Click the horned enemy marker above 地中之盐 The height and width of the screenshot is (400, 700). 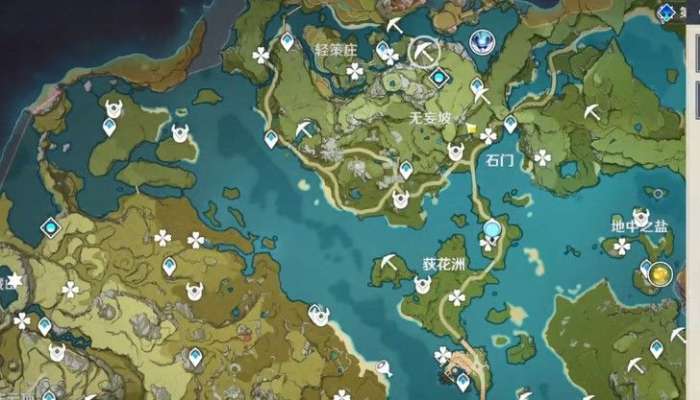tap(641, 216)
